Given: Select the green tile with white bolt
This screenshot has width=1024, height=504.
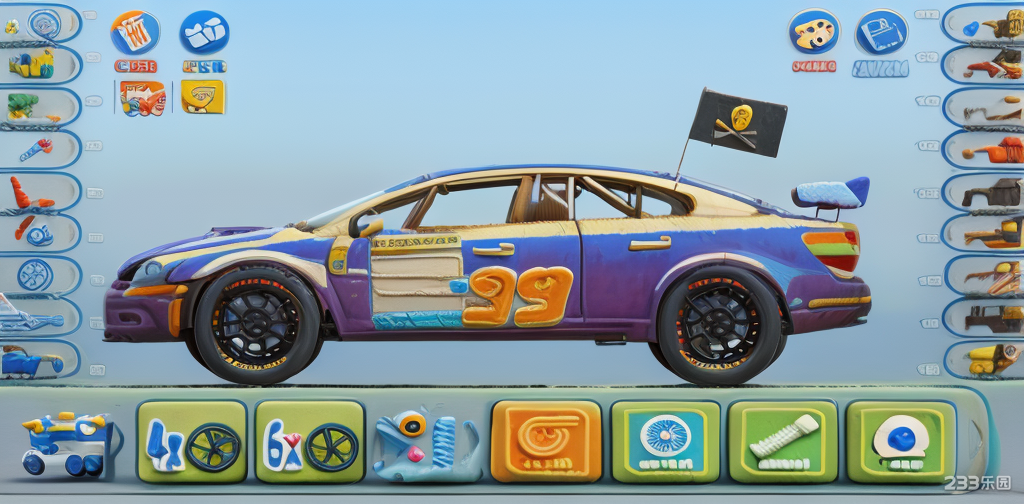Looking at the screenshot, I should click(782, 442).
